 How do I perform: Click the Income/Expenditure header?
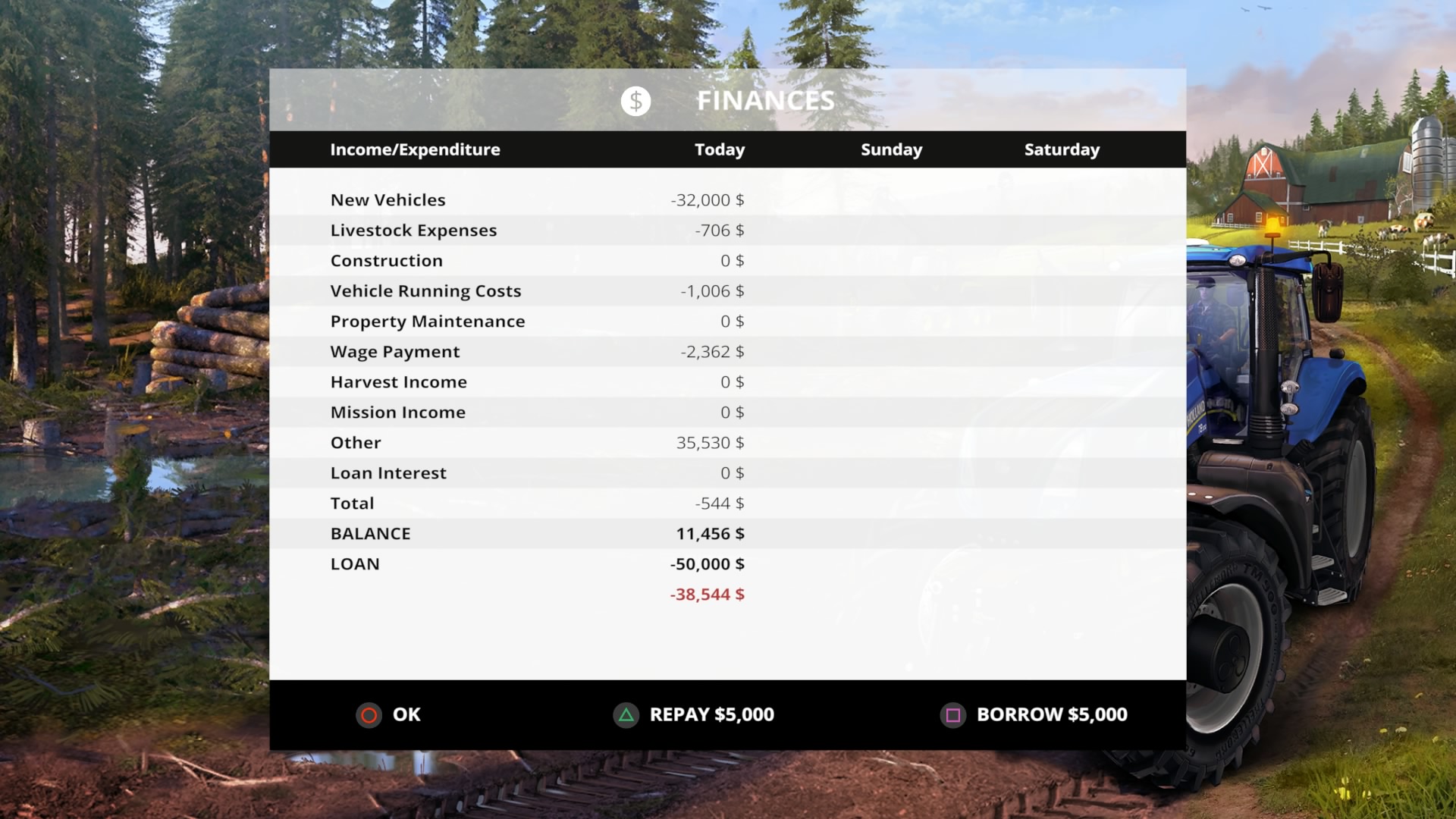415,149
